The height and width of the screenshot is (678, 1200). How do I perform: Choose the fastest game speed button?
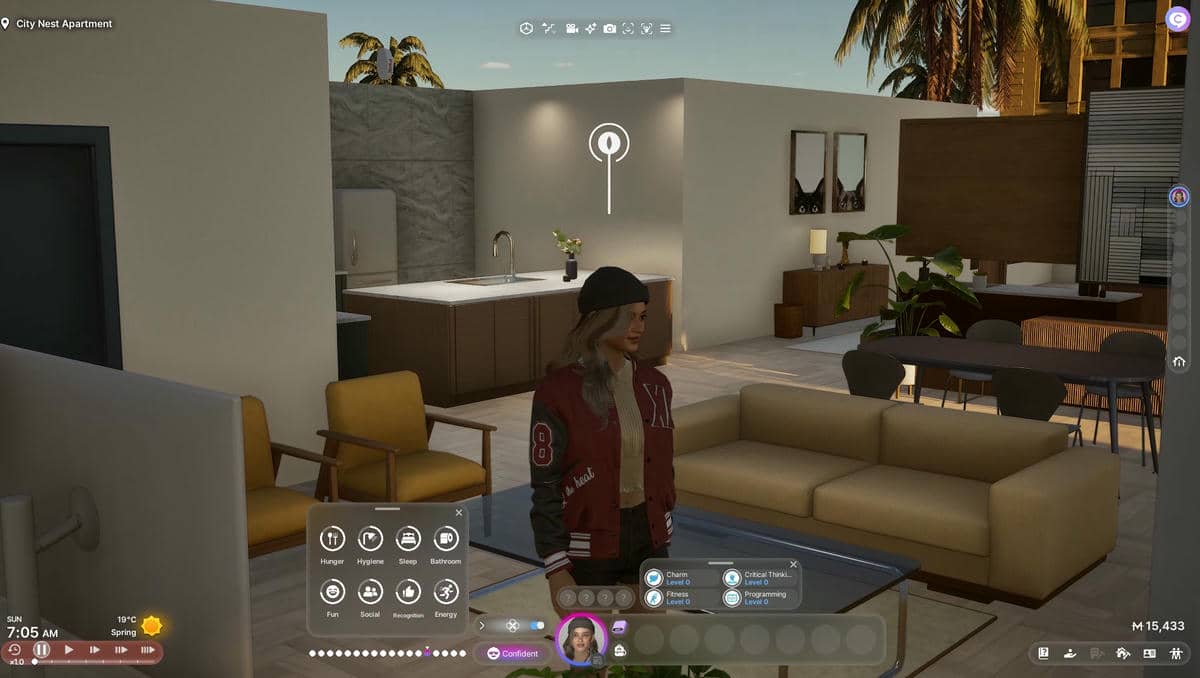(147, 650)
